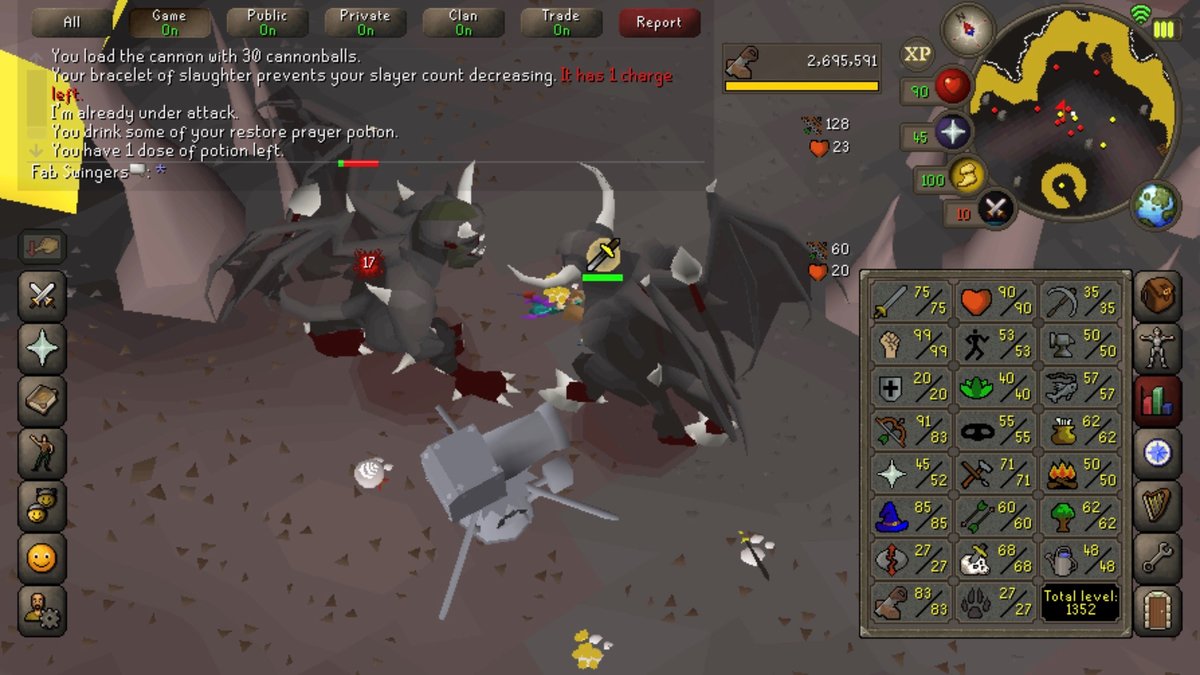Open settings with the wrench icon
The width and height of the screenshot is (1200, 675).
[x=1160, y=559]
